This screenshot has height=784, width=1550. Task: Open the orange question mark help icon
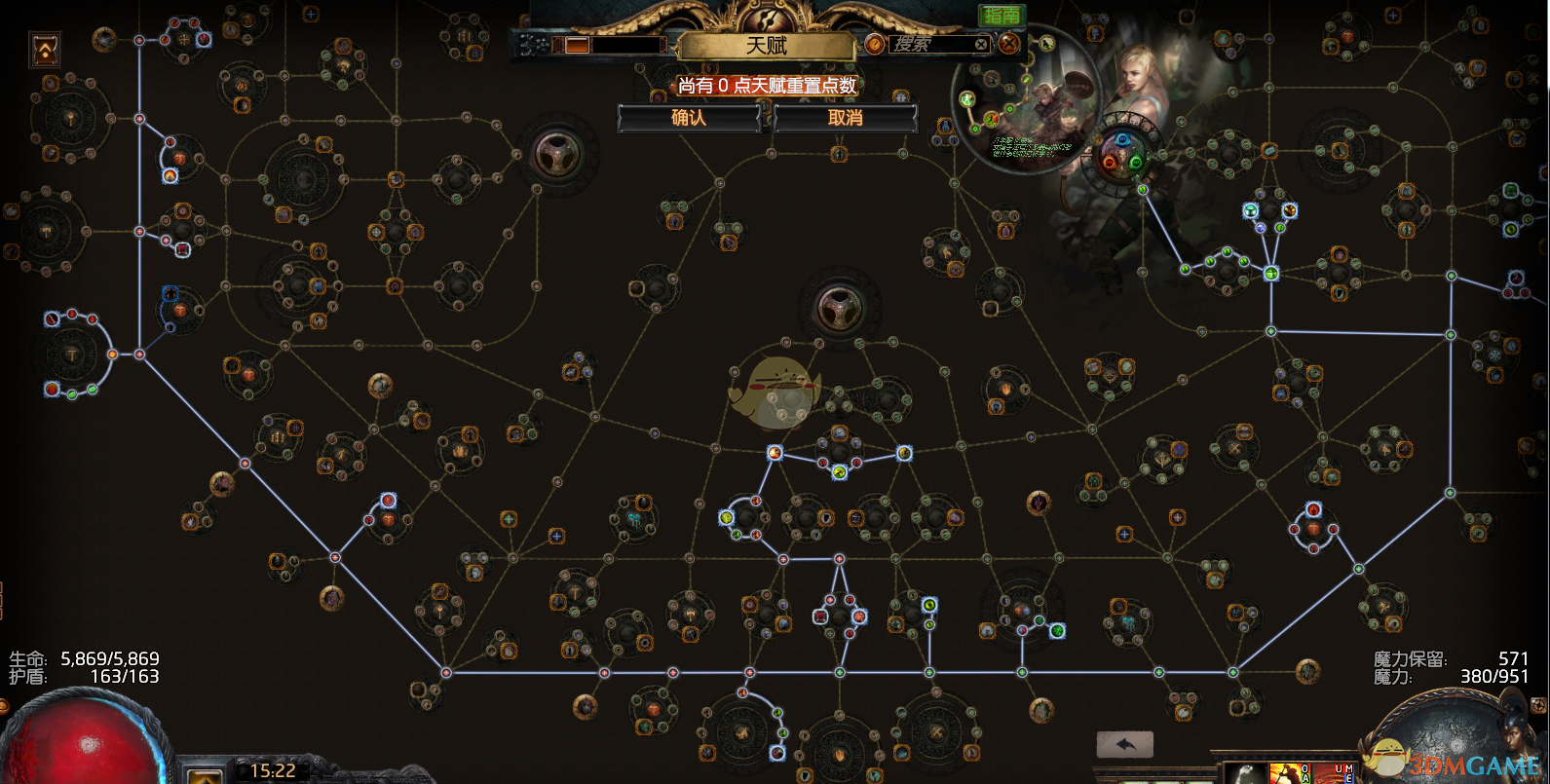coord(875,44)
